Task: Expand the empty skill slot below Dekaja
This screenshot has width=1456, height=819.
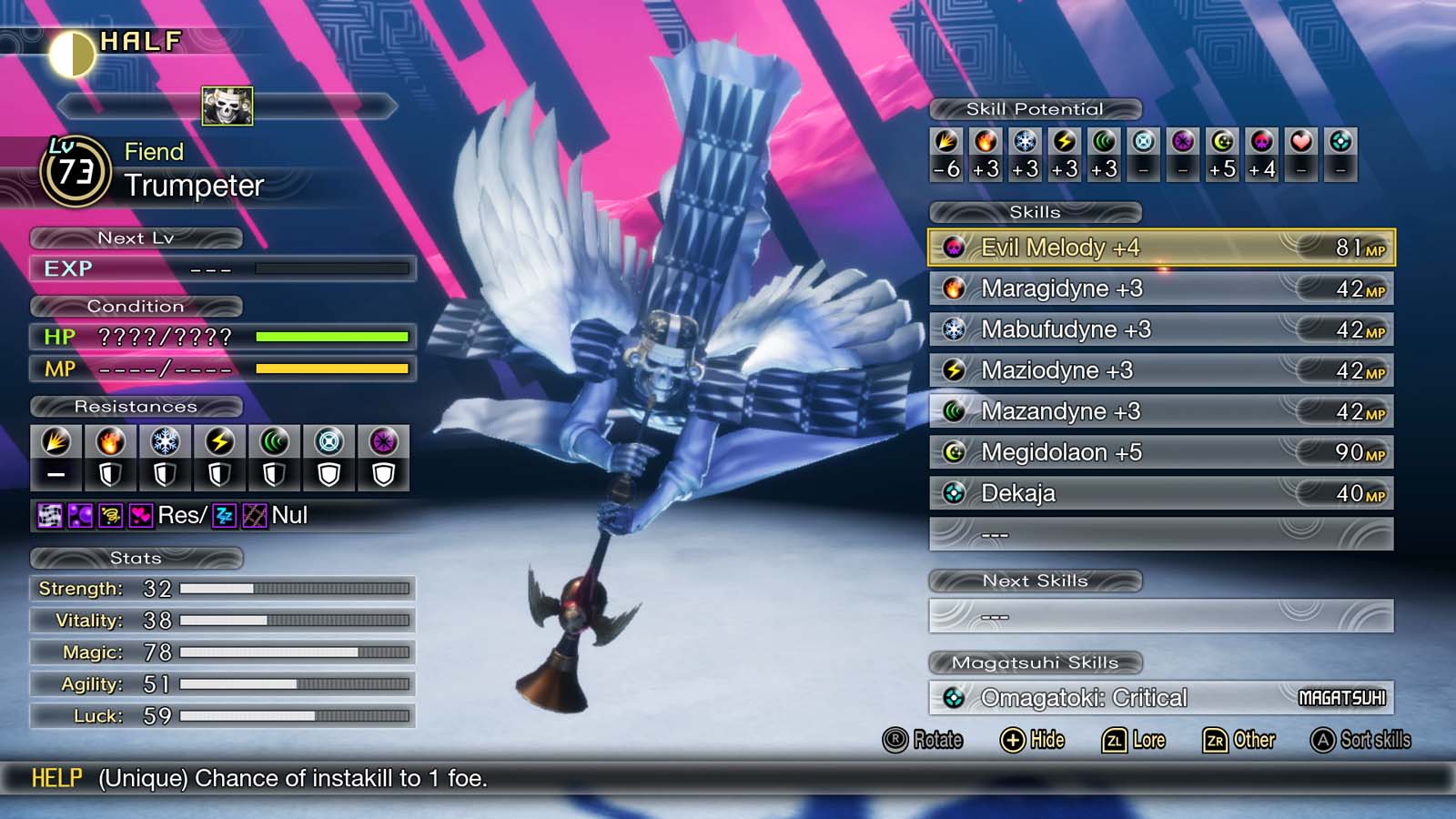Action: 1156,534
